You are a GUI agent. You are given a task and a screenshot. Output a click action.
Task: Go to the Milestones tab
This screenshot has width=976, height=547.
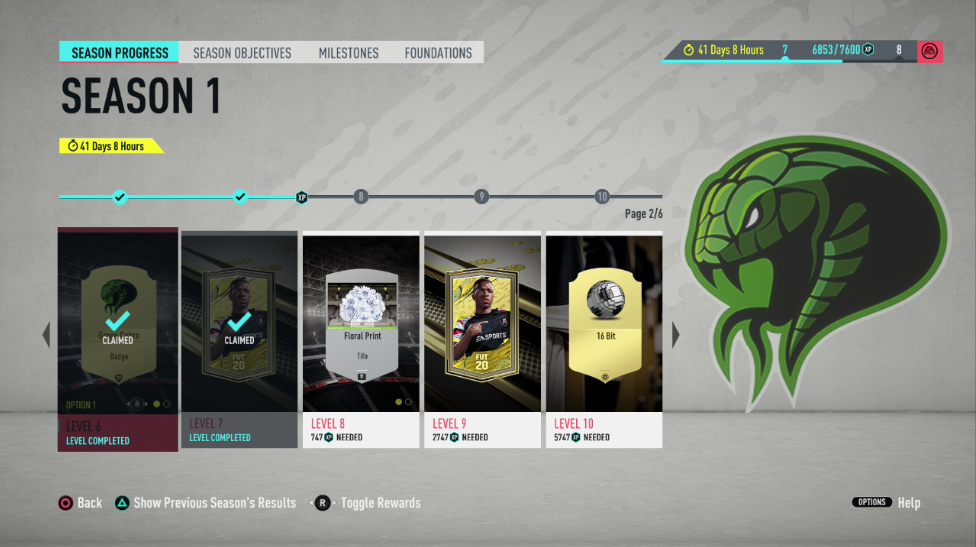click(348, 53)
